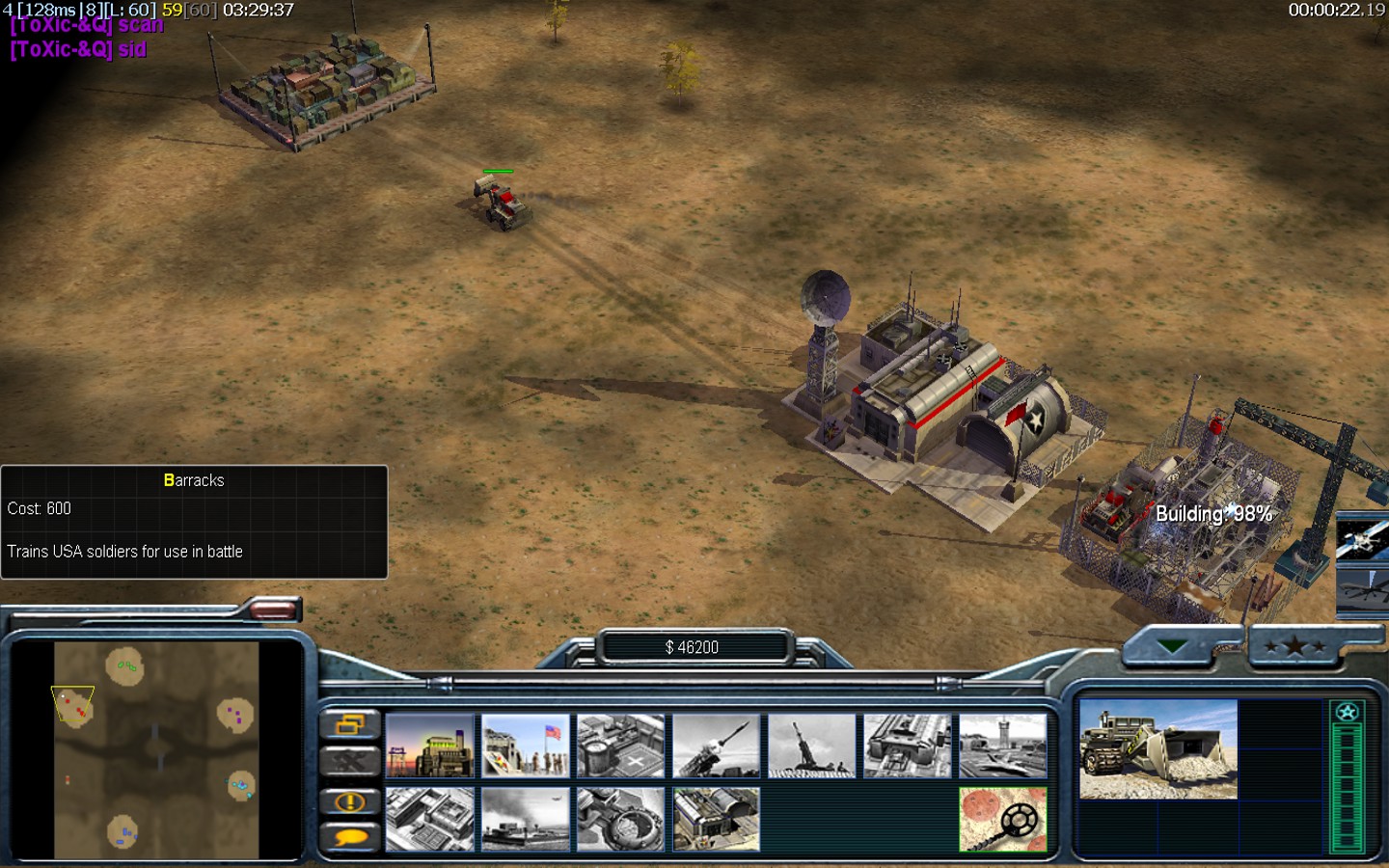1389x868 pixels.
Task: Collapse the control bar with green arrow
Action: pos(1172,647)
